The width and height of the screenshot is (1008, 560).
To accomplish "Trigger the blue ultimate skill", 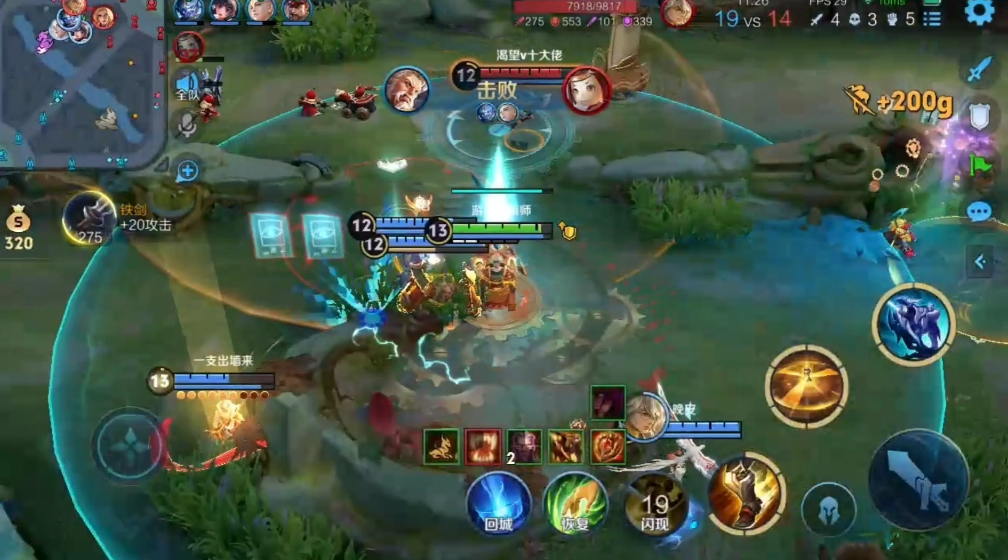I will [913, 324].
